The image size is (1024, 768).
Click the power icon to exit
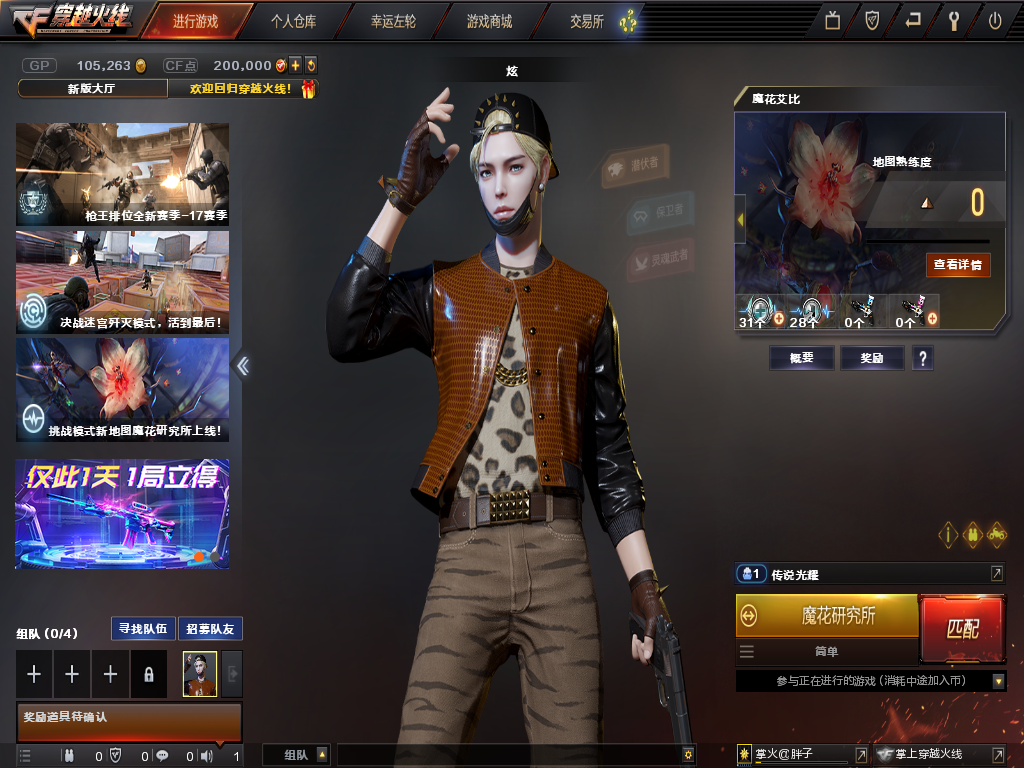[x=995, y=20]
